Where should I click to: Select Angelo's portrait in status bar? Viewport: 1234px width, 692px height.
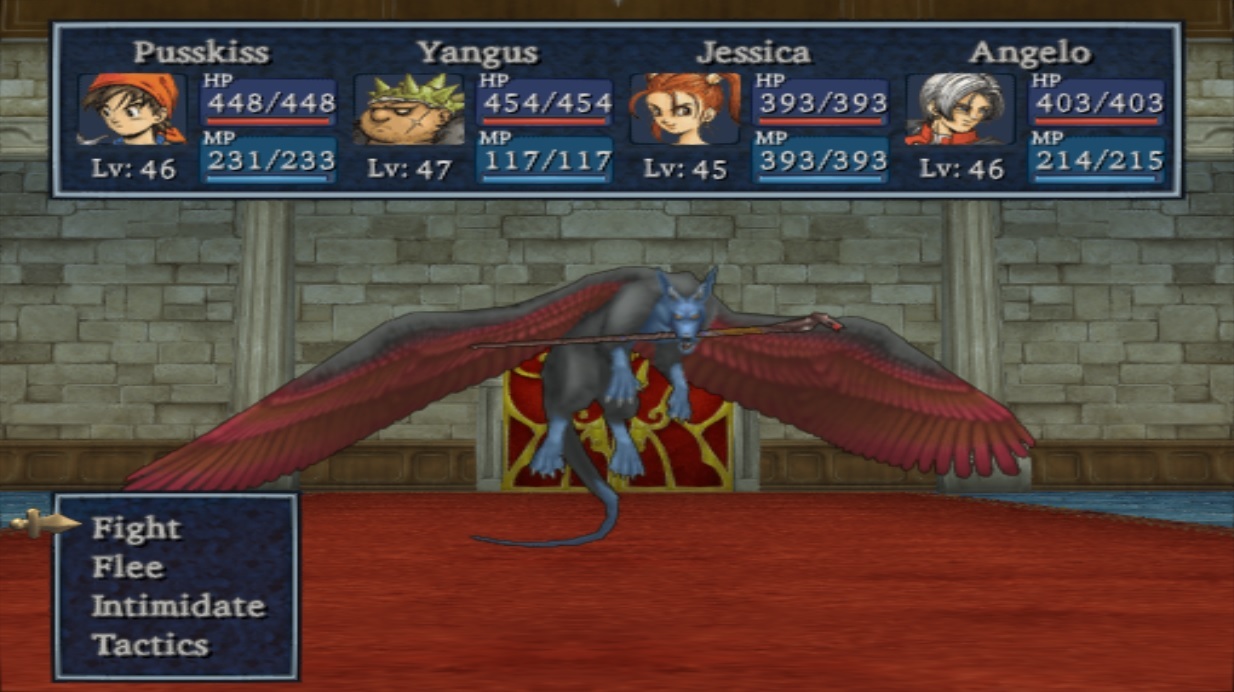click(x=960, y=109)
